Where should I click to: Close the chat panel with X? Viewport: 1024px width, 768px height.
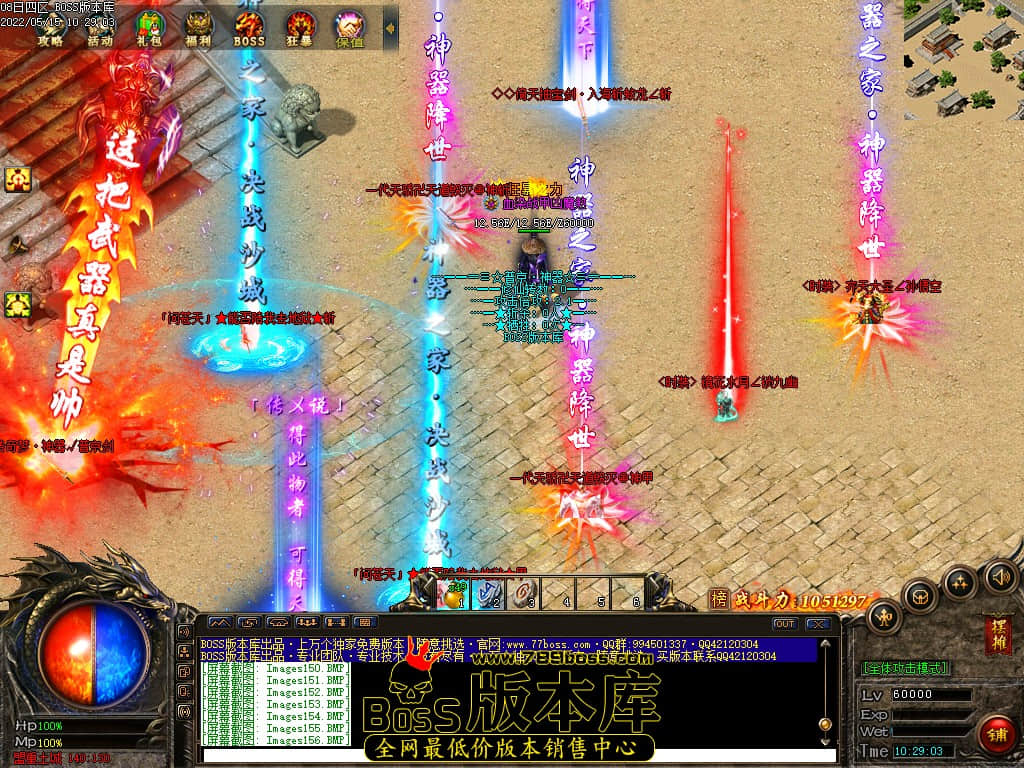click(x=819, y=624)
